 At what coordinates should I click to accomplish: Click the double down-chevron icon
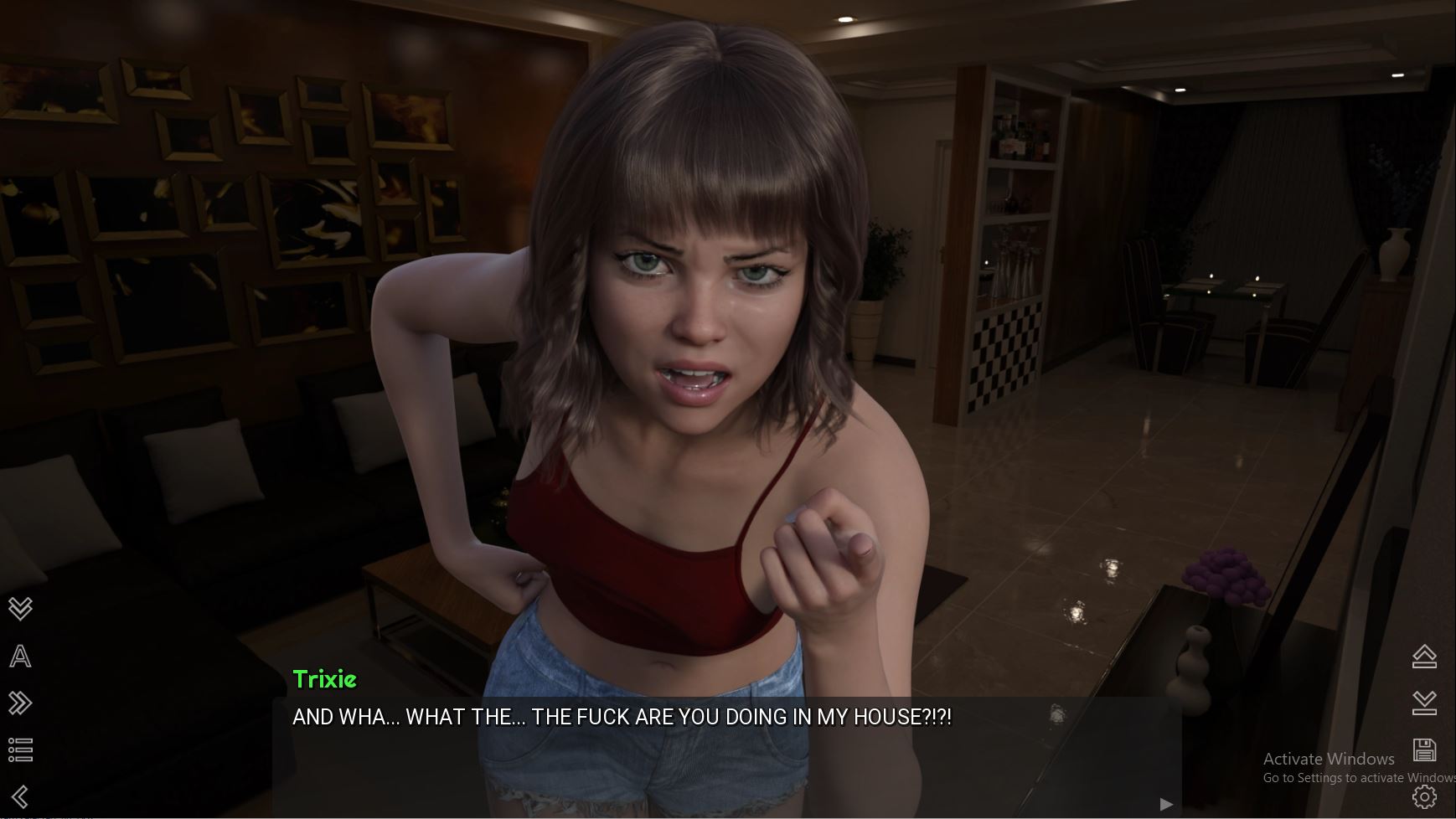[x=20, y=608]
